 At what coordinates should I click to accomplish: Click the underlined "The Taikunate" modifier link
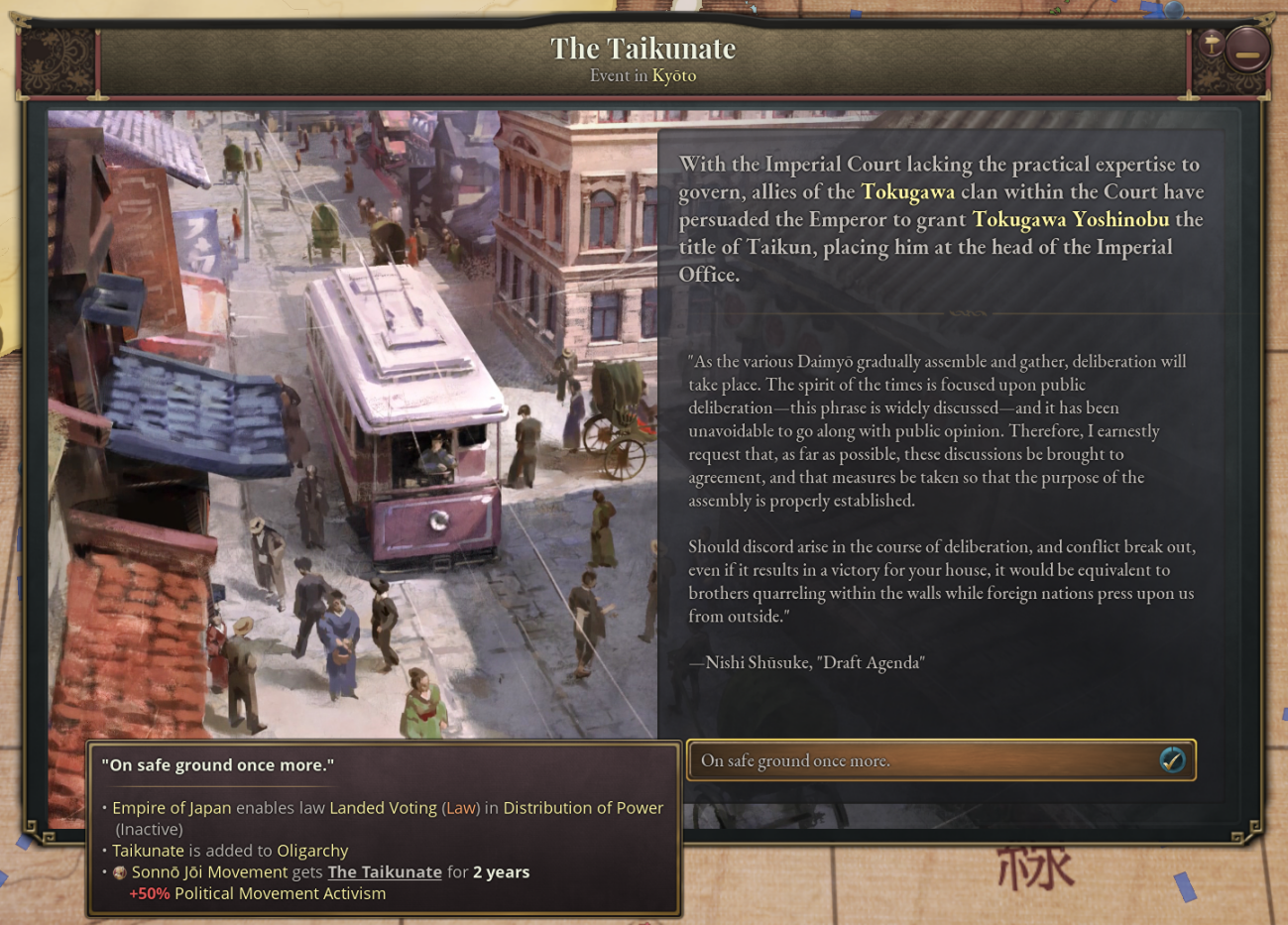click(385, 872)
